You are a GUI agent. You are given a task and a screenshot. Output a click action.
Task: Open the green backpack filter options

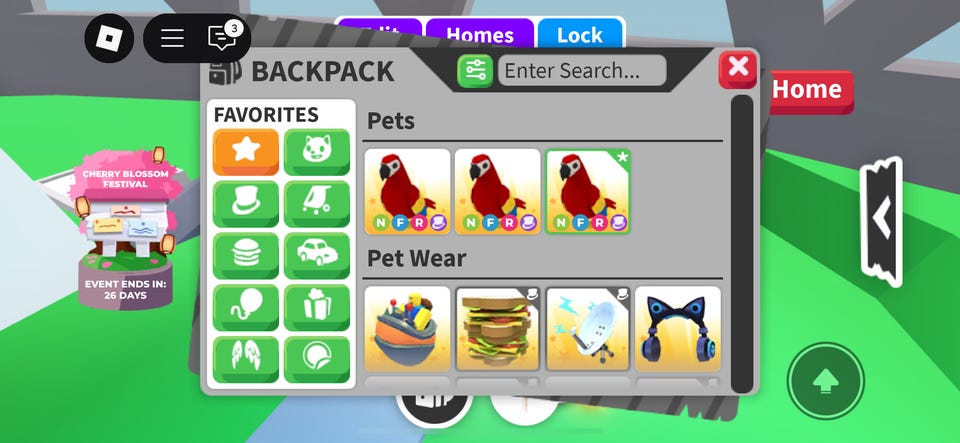tap(475, 70)
